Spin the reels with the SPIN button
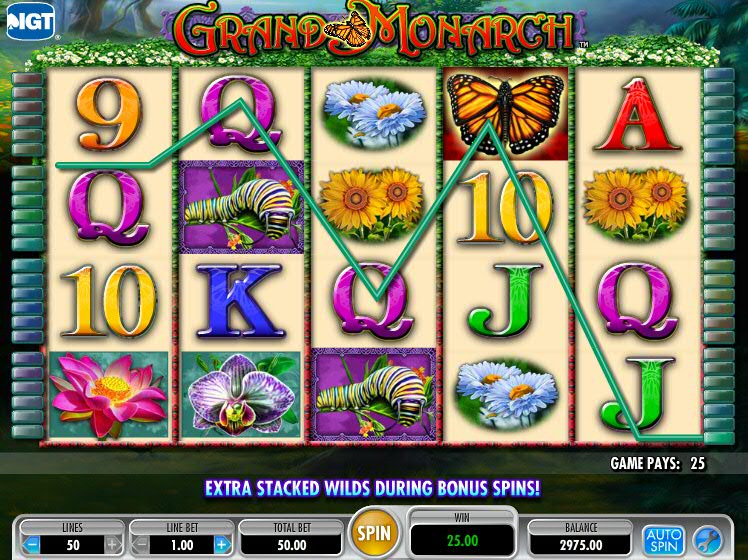This screenshot has width=748, height=560. [375, 531]
